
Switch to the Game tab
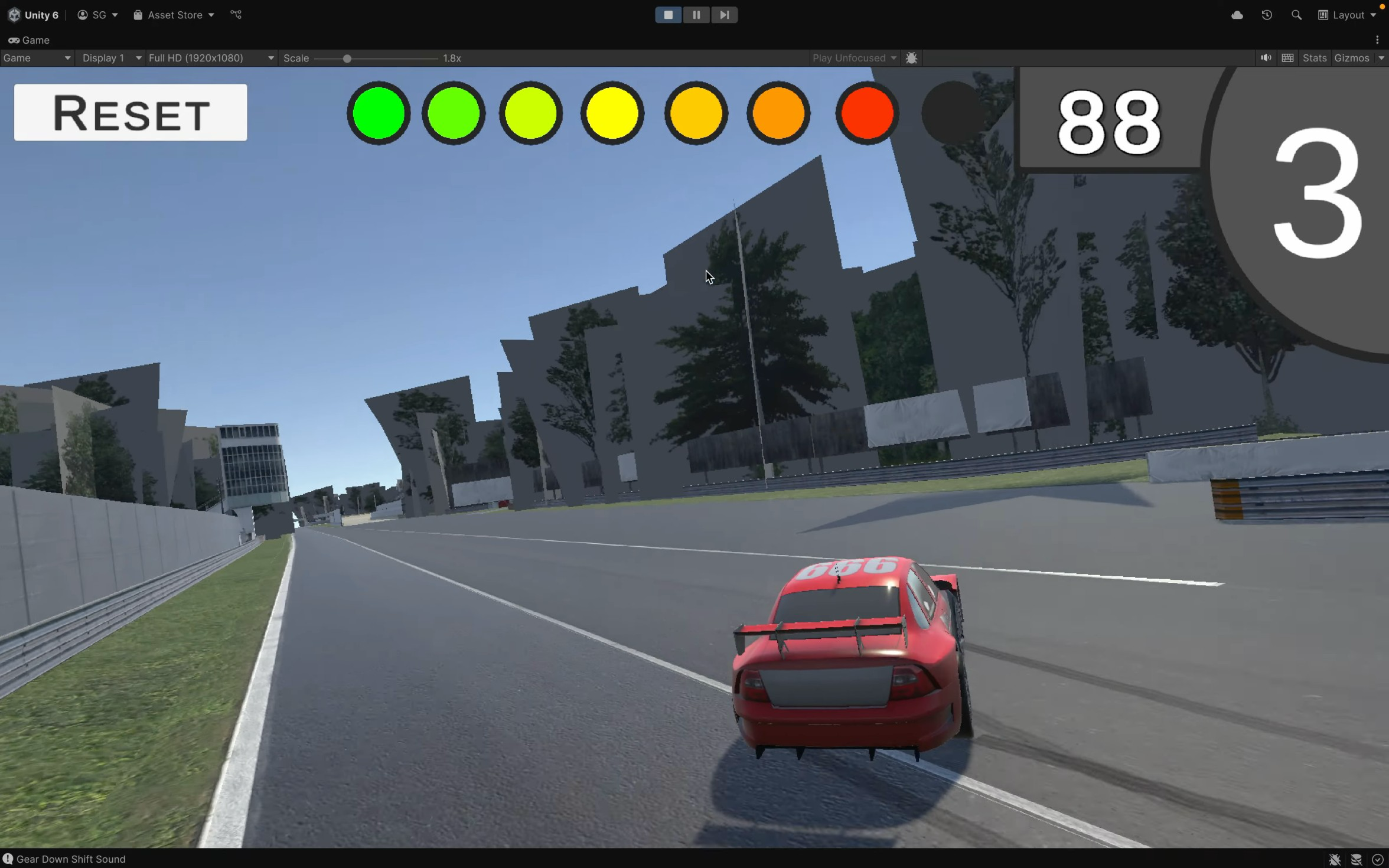point(29,40)
